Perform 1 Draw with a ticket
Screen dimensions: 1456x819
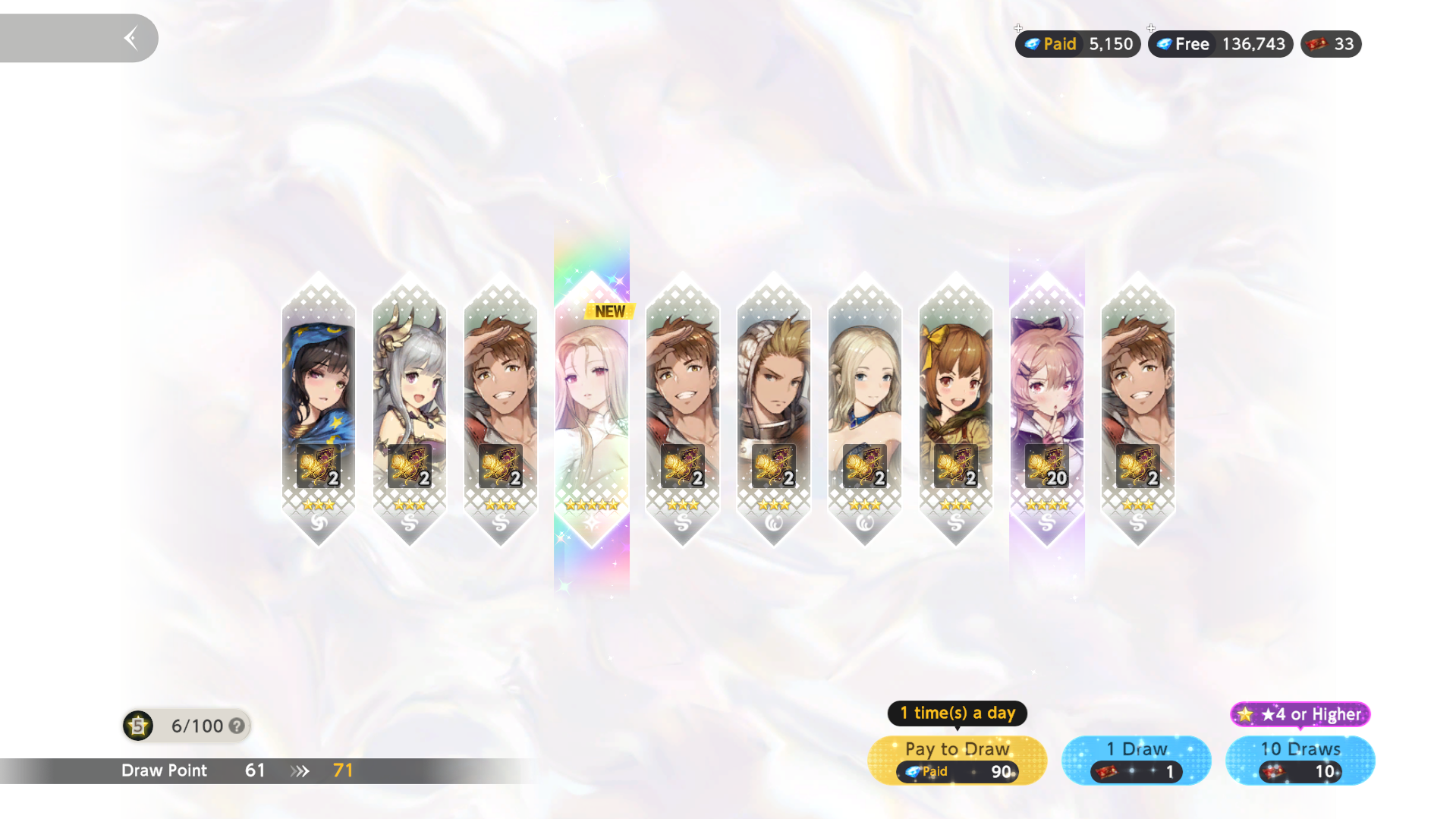1136,760
